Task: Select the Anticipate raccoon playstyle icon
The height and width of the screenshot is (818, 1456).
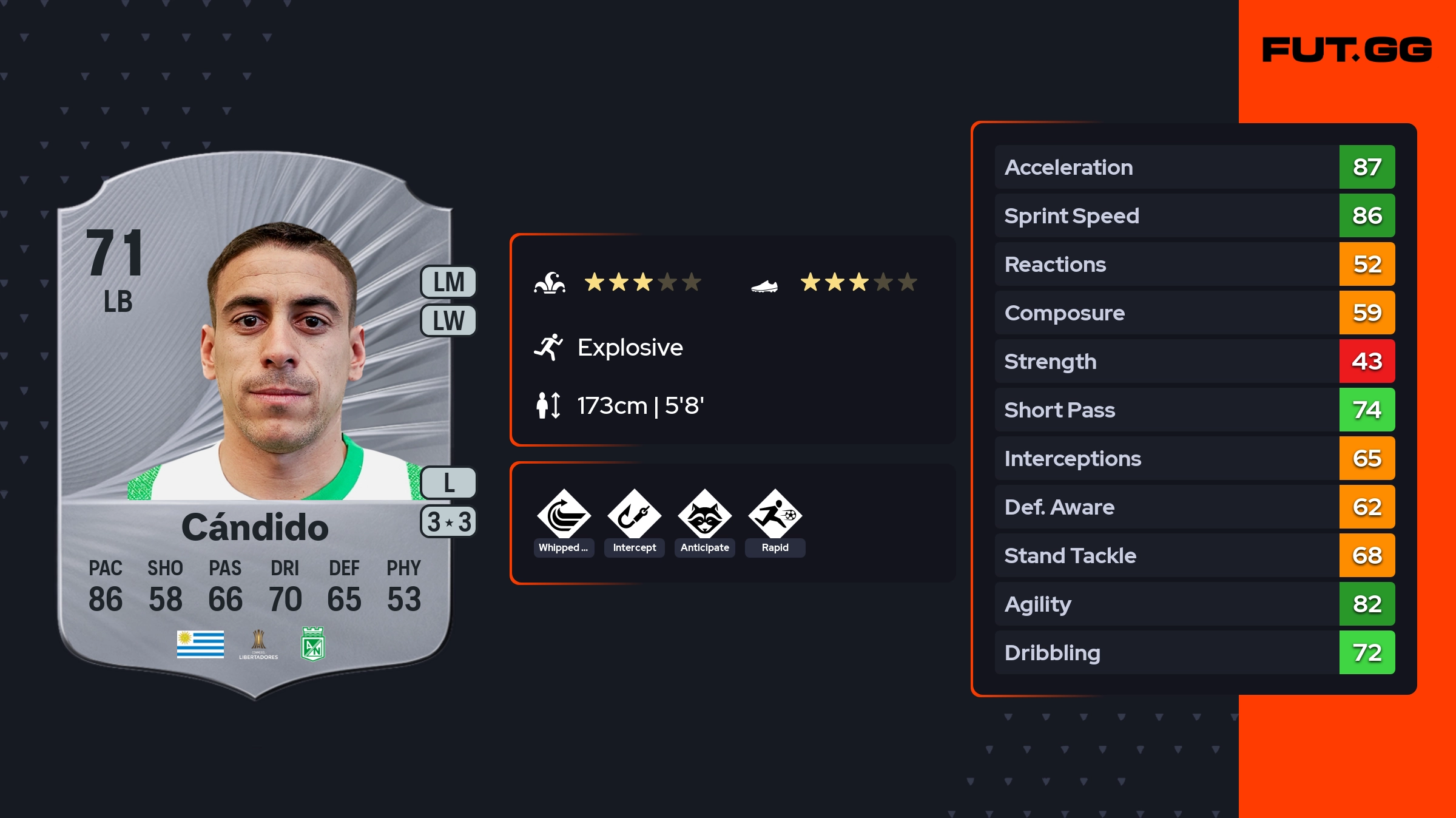Action: tap(704, 516)
